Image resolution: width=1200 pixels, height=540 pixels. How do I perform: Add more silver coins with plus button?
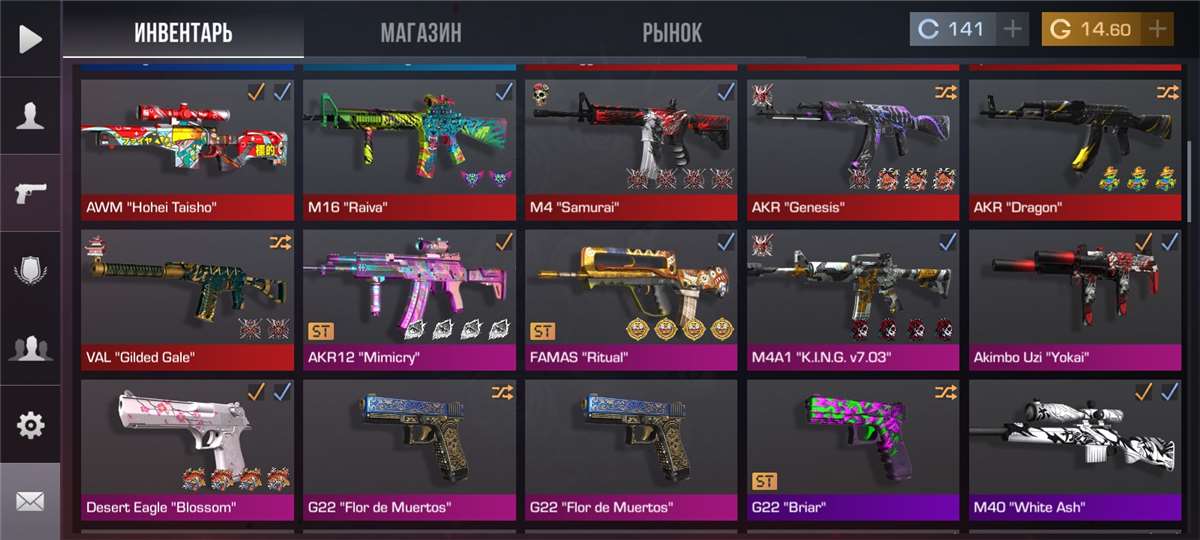tap(1013, 29)
